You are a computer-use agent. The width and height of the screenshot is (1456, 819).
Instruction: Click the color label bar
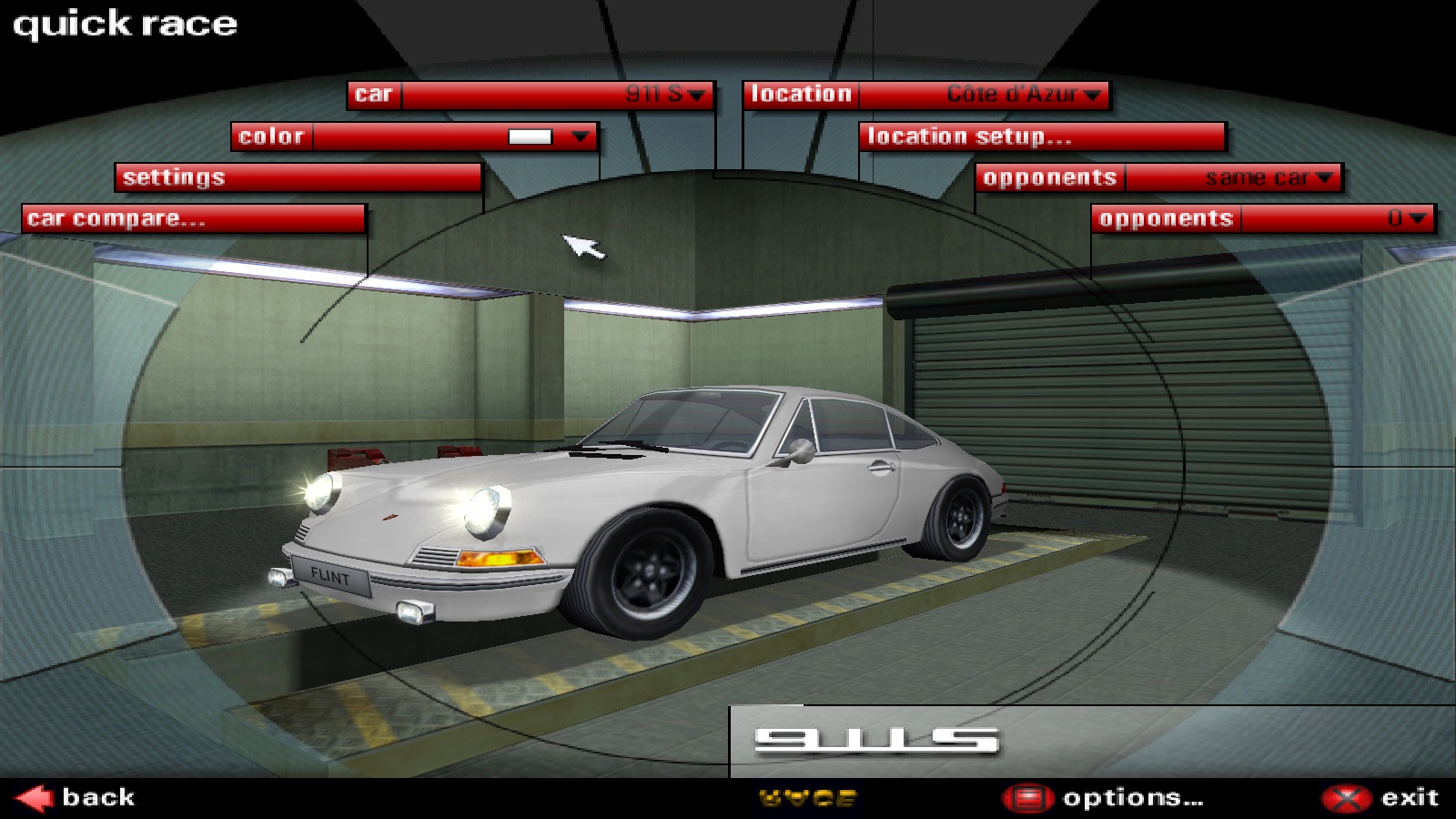(x=271, y=136)
